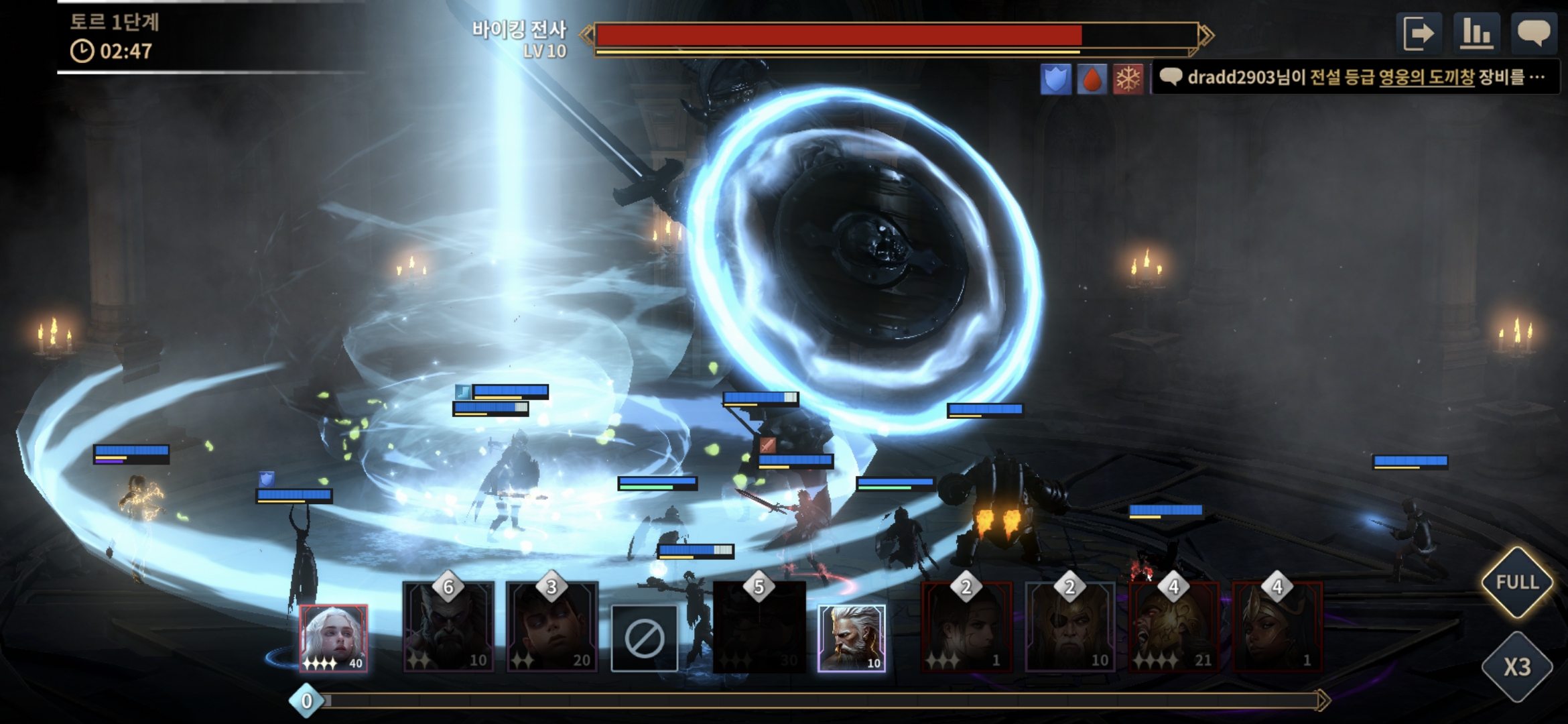Click the blocked slot with prohibition symbol
Image resolution: width=1568 pixels, height=724 pixels.
(644, 638)
